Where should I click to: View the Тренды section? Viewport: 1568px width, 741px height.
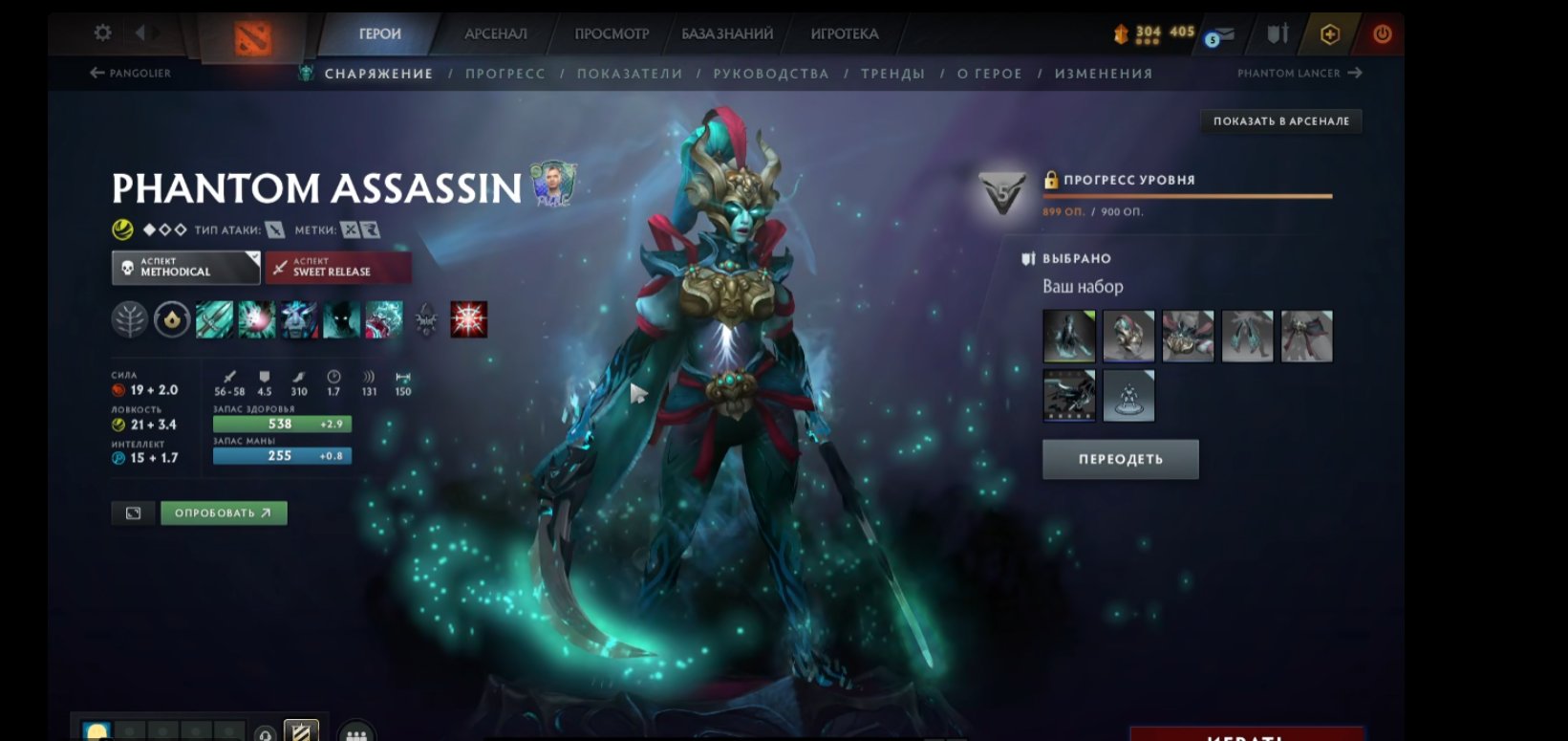[x=892, y=74]
